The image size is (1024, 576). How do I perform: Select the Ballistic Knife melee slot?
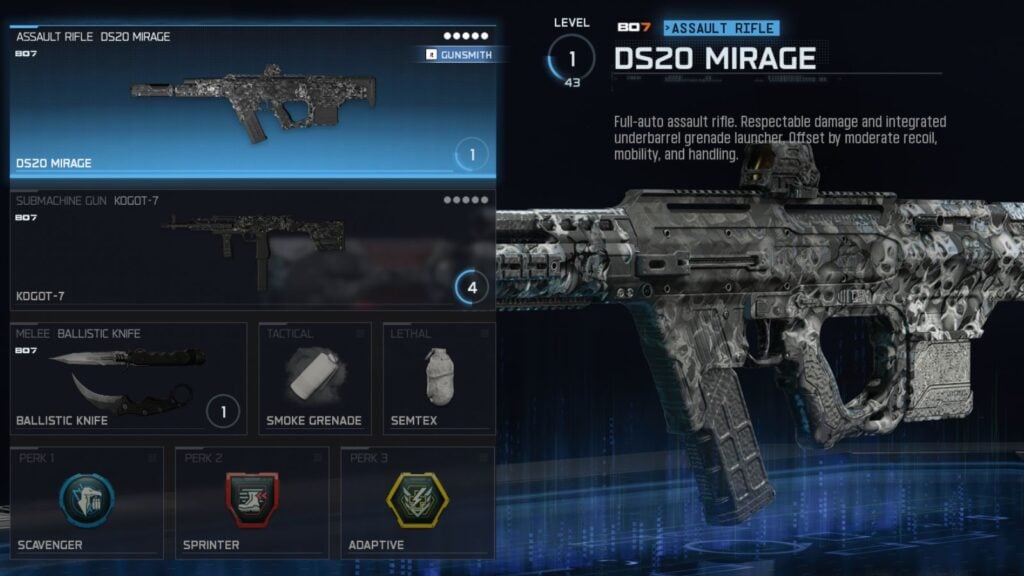click(x=128, y=378)
